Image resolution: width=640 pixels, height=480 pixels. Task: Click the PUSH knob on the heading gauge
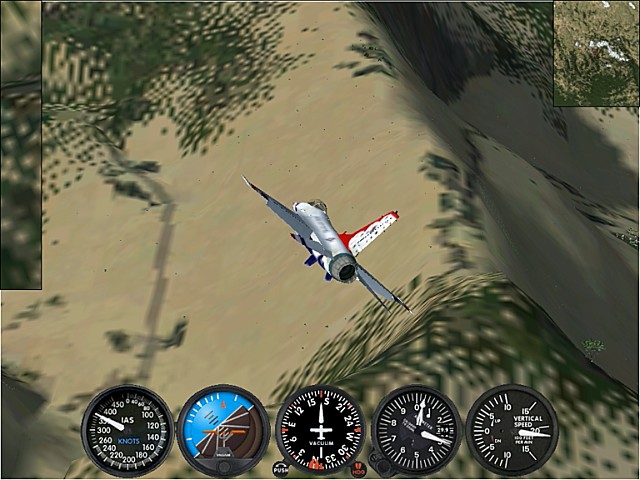tap(281, 468)
